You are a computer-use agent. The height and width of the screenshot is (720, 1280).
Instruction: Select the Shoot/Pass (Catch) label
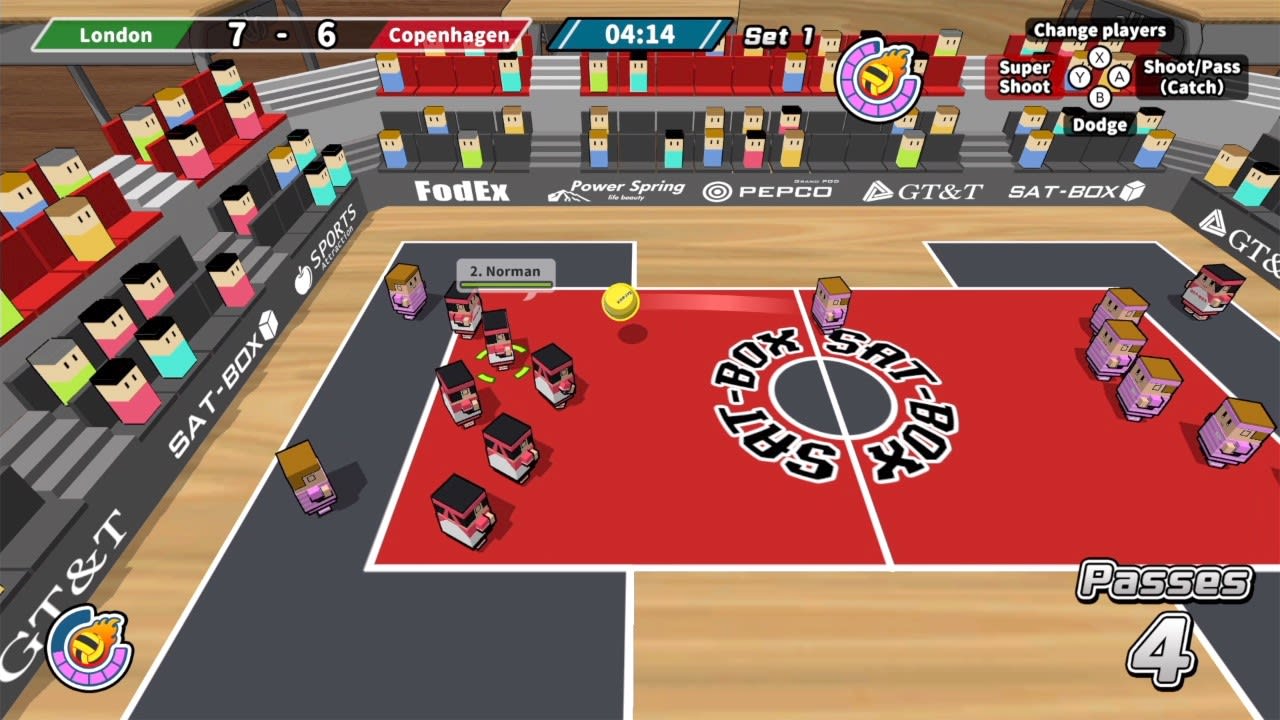1191,77
